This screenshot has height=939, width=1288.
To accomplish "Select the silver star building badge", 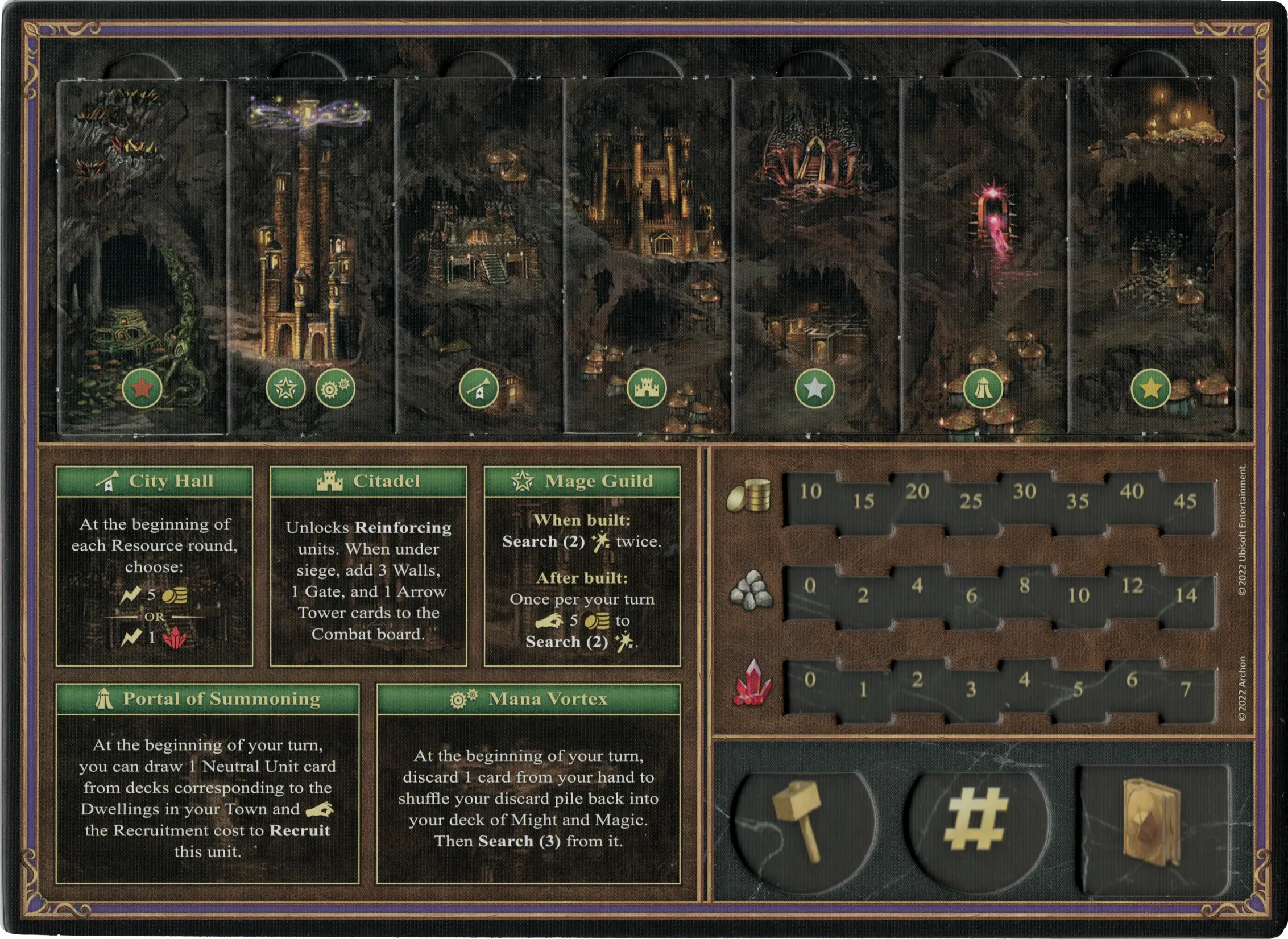I will [x=814, y=389].
